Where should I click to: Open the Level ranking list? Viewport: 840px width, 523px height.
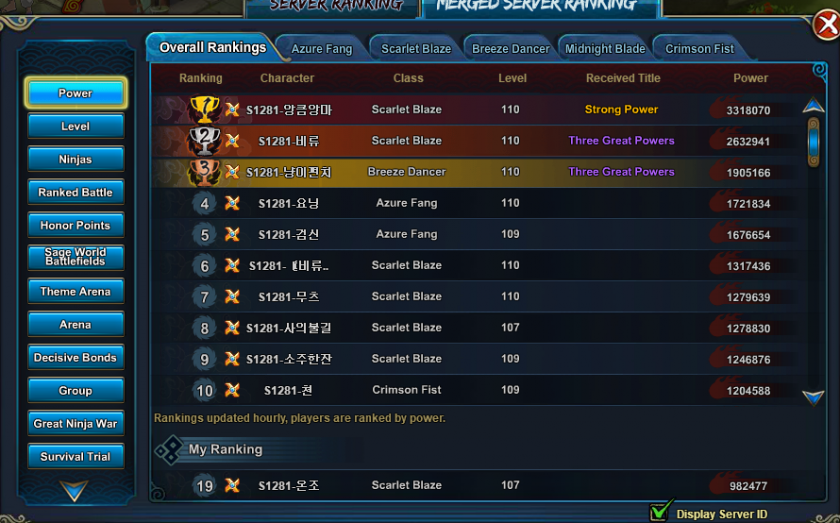(x=75, y=126)
